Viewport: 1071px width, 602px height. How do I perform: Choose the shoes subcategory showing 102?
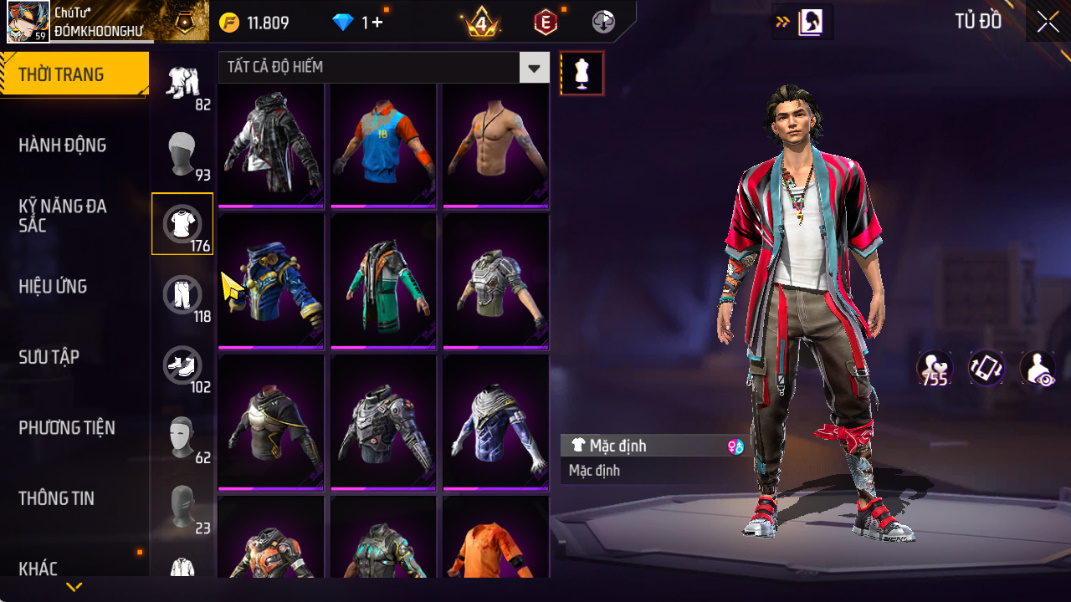(182, 366)
